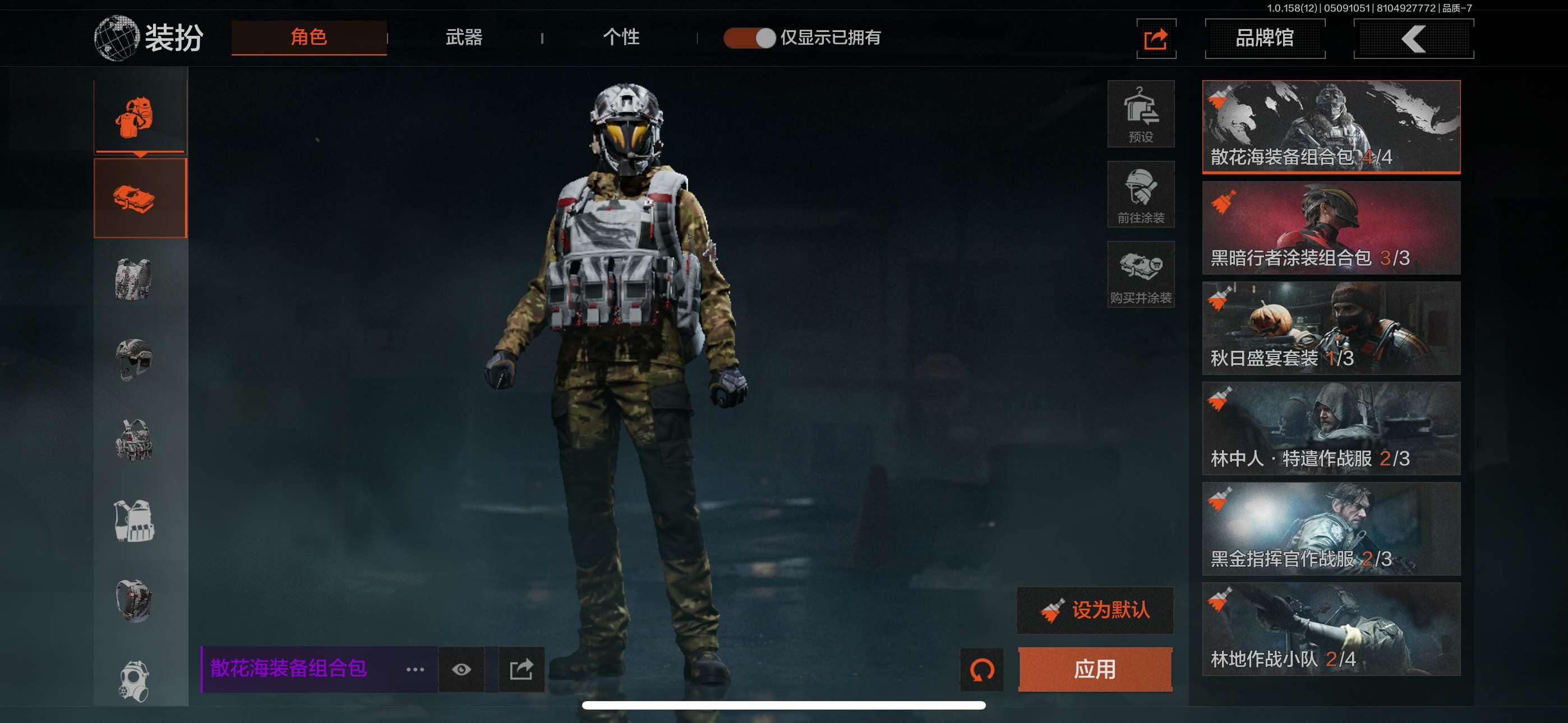Open the 武器 tab
The height and width of the screenshot is (723, 1568).
(x=464, y=37)
